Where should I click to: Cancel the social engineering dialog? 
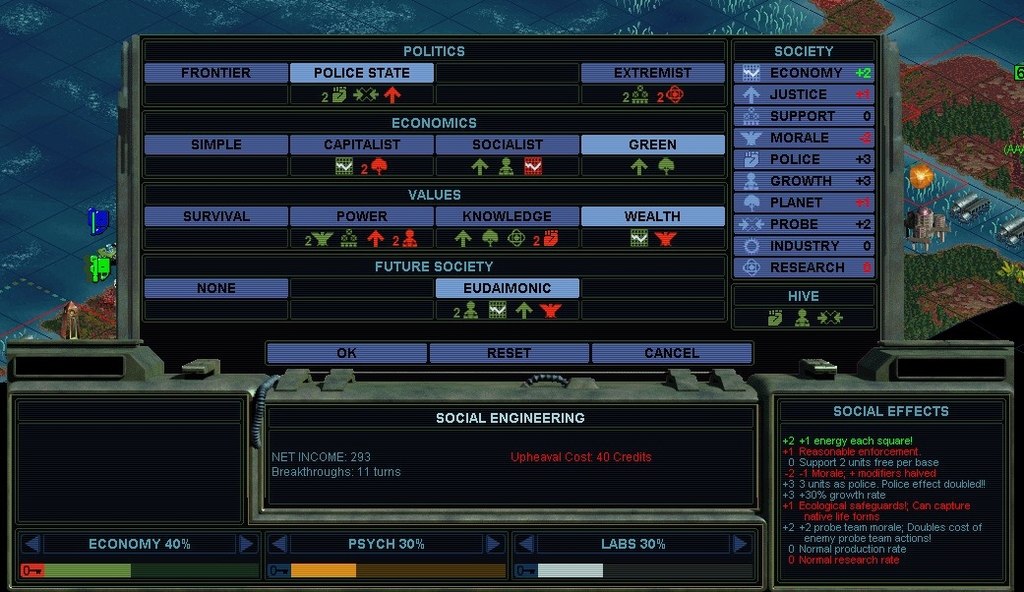click(x=671, y=353)
